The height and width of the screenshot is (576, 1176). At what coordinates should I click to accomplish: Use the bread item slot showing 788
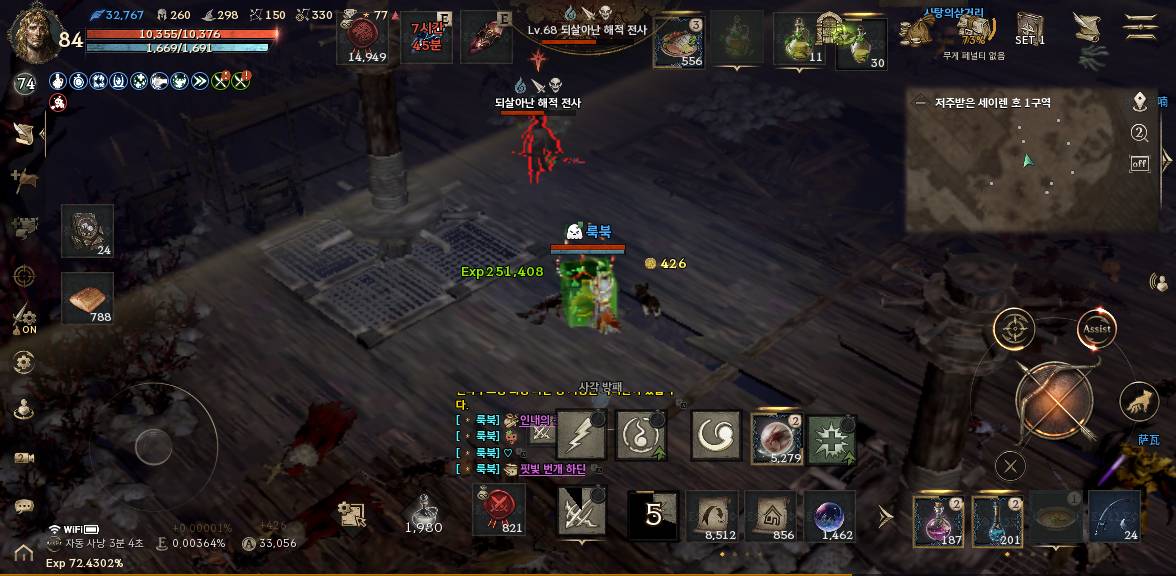pos(87,299)
